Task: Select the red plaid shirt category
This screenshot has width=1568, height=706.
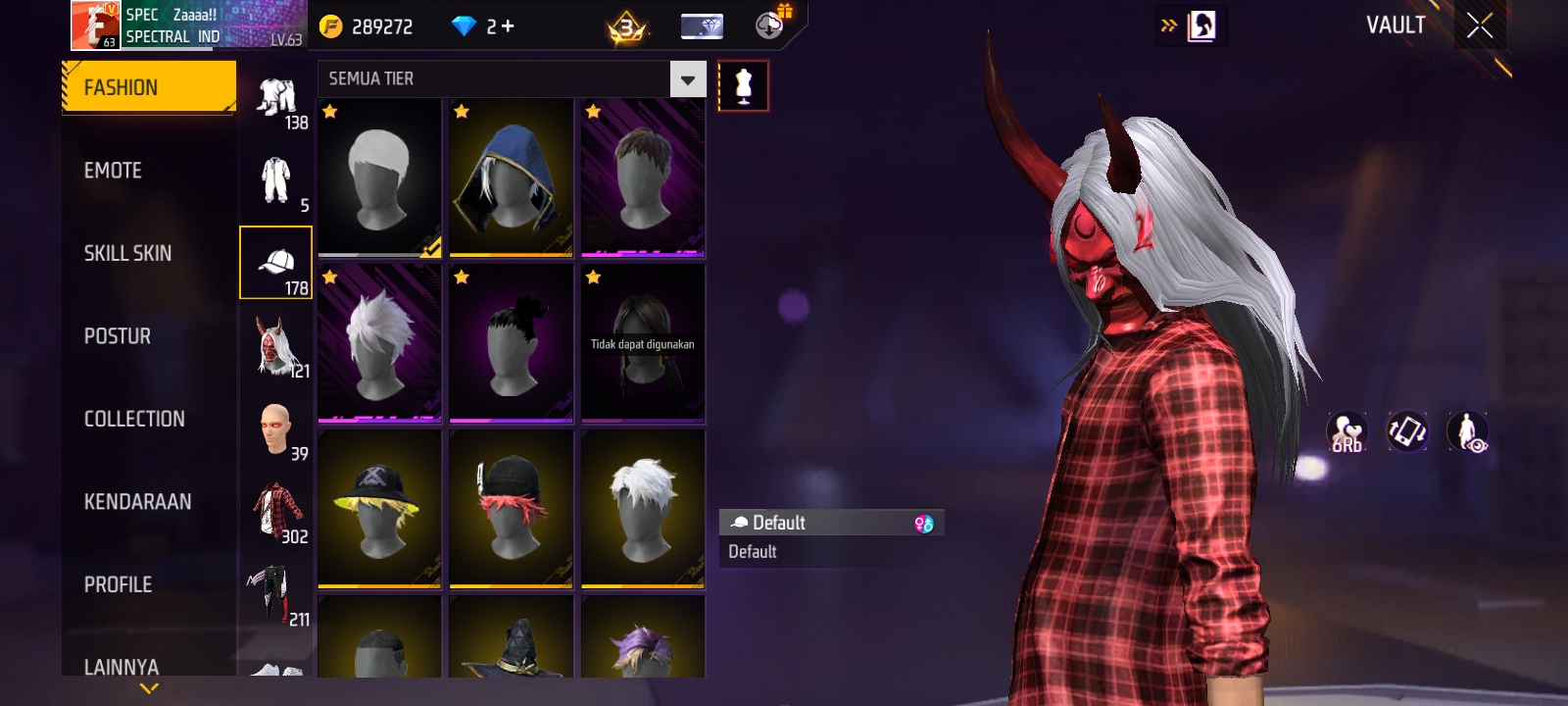Action: tap(276, 512)
